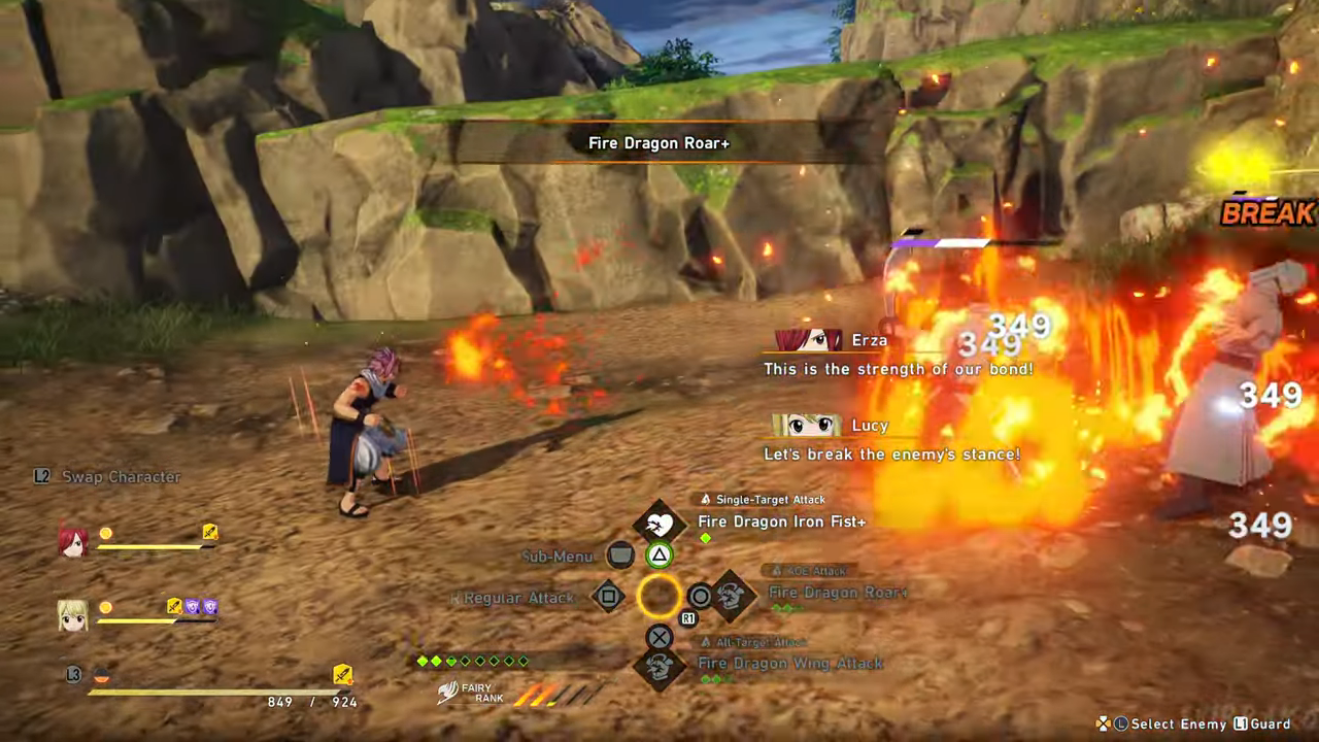Choose the Fire Dragon Wing Attack skill icon
This screenshot has height=742, width=1319.
(x=660, y=668)
